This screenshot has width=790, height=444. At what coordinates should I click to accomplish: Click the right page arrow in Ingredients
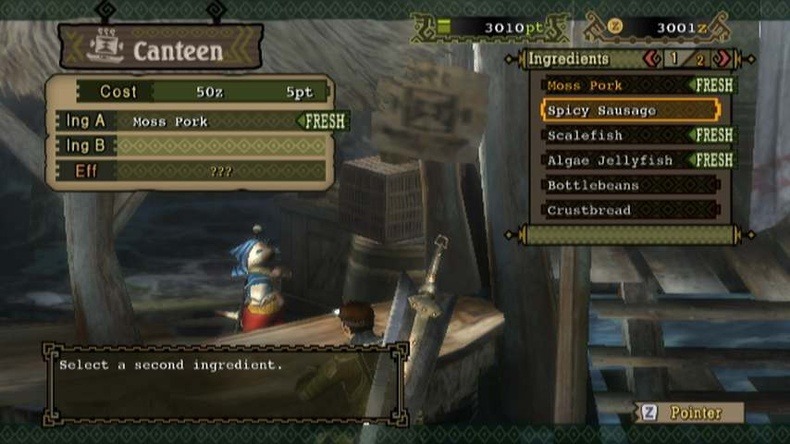pos(724,59)
